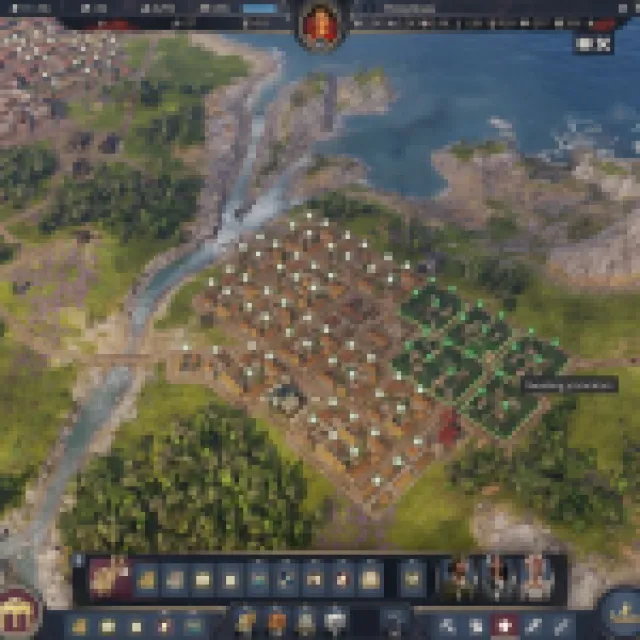Choose the Farmers population tier portrait

click(x=456, y=578)
